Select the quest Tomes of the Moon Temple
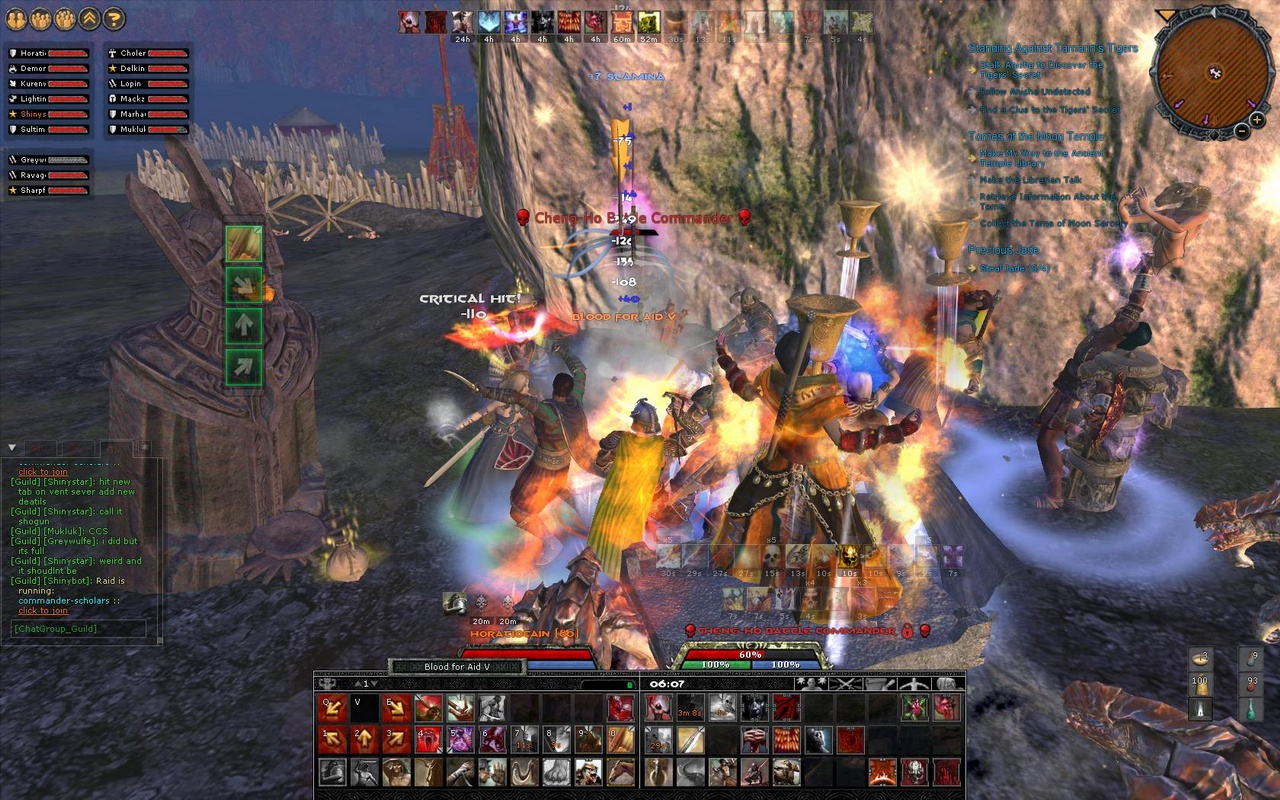 click(1036, 135)
